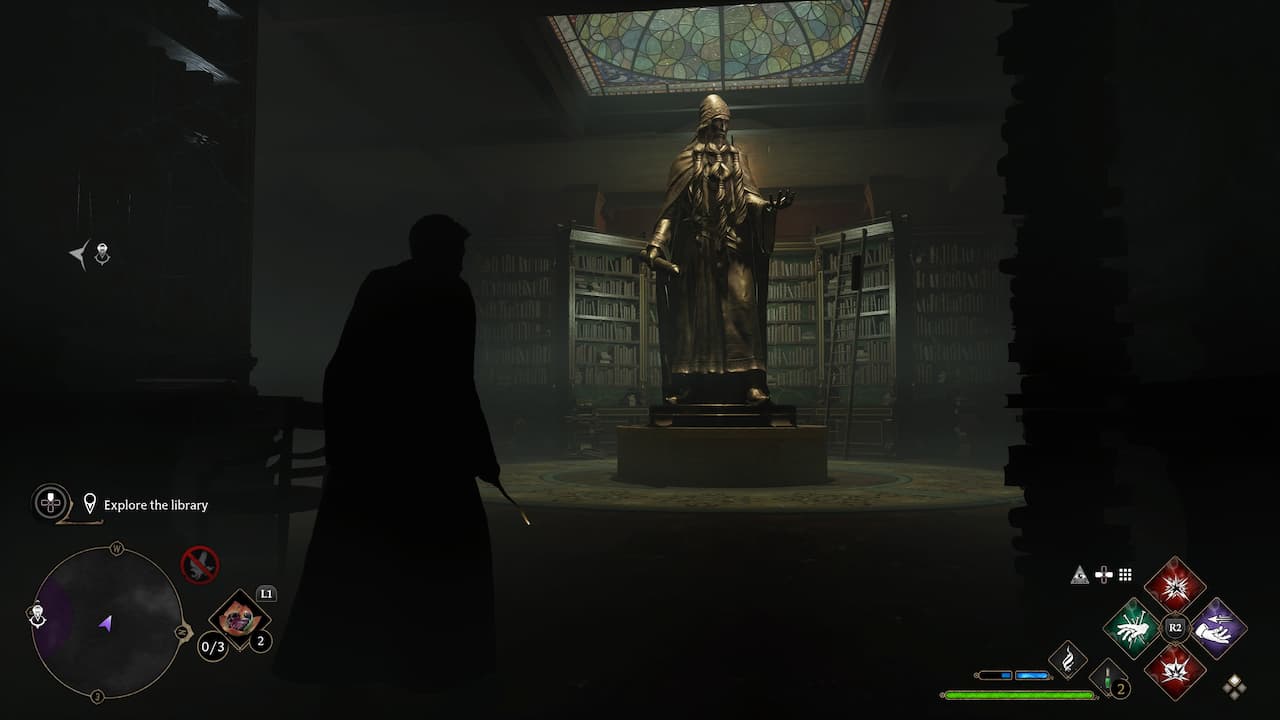Cast the bottom red attack spell
The image size is (1280, 720).
tap(1175, 673)
